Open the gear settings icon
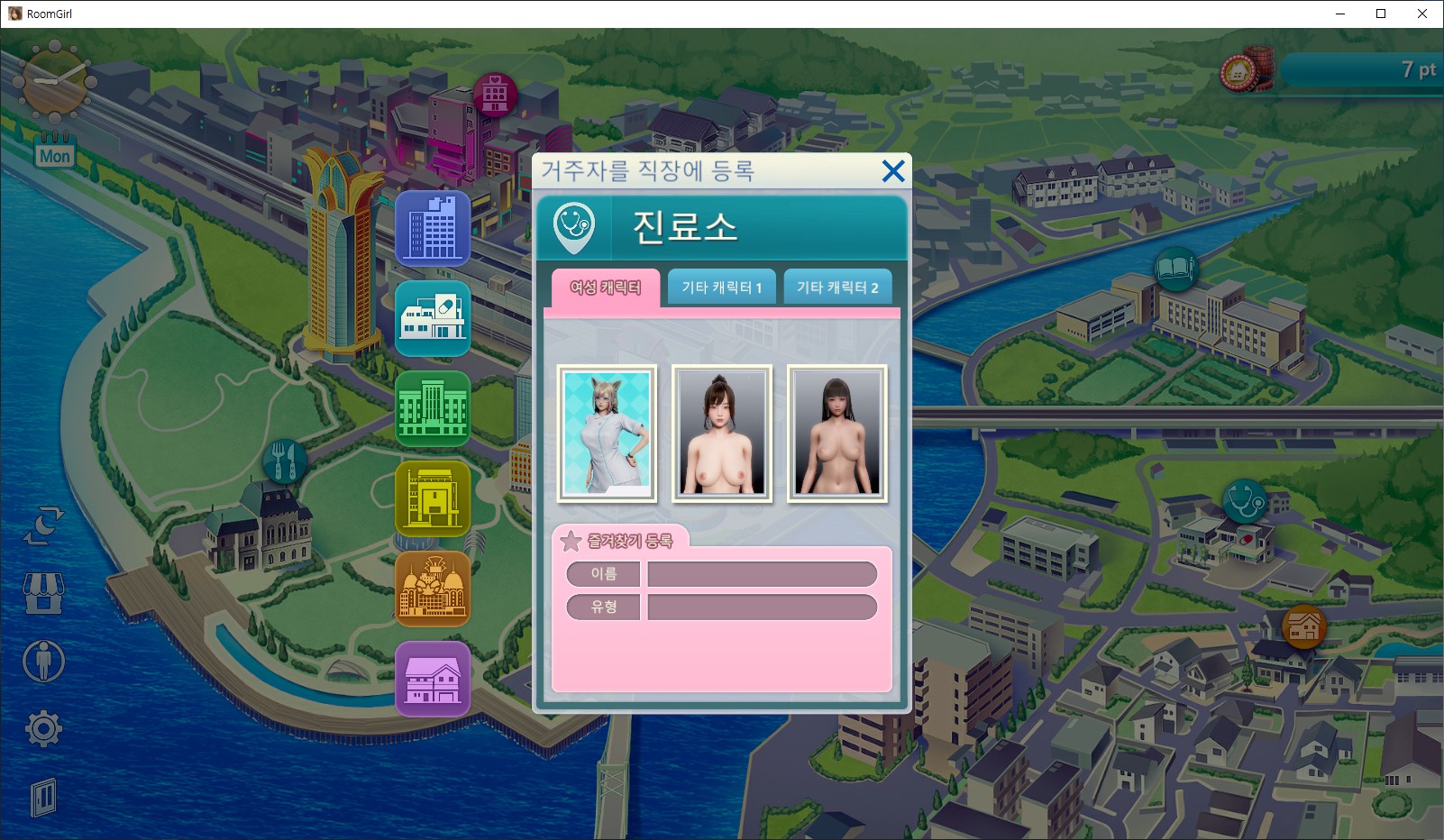 [43, 728]
